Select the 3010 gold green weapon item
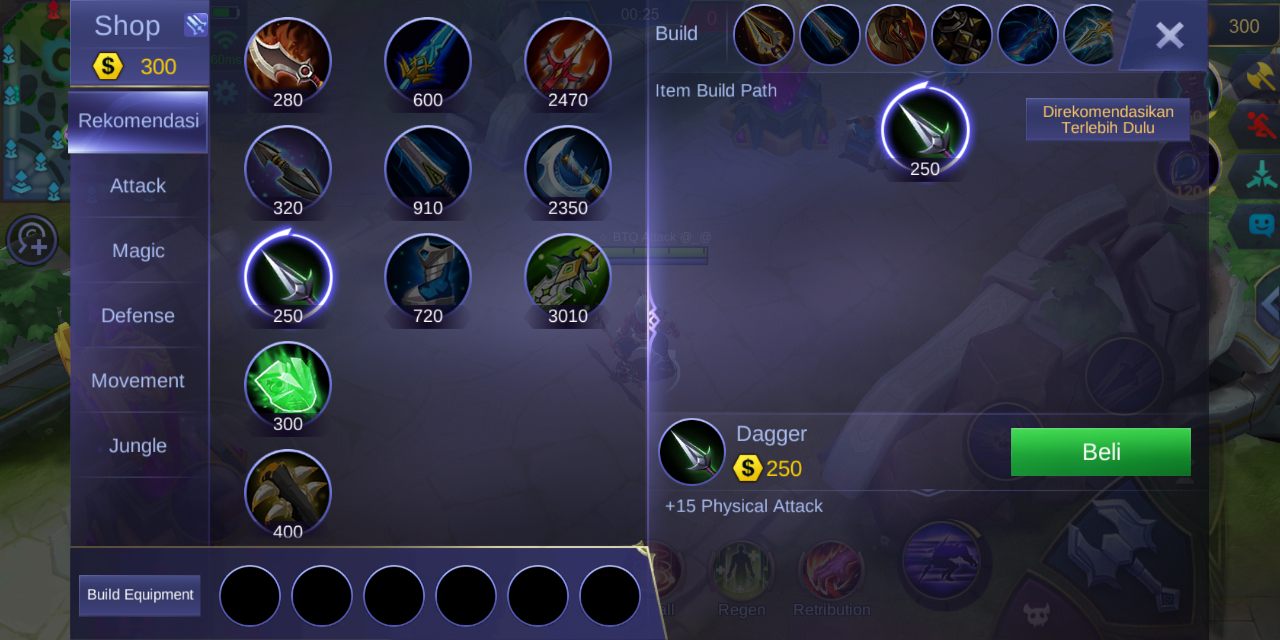Image resolution: width=1280 pixels, height=640 pixels. (568, 276)
